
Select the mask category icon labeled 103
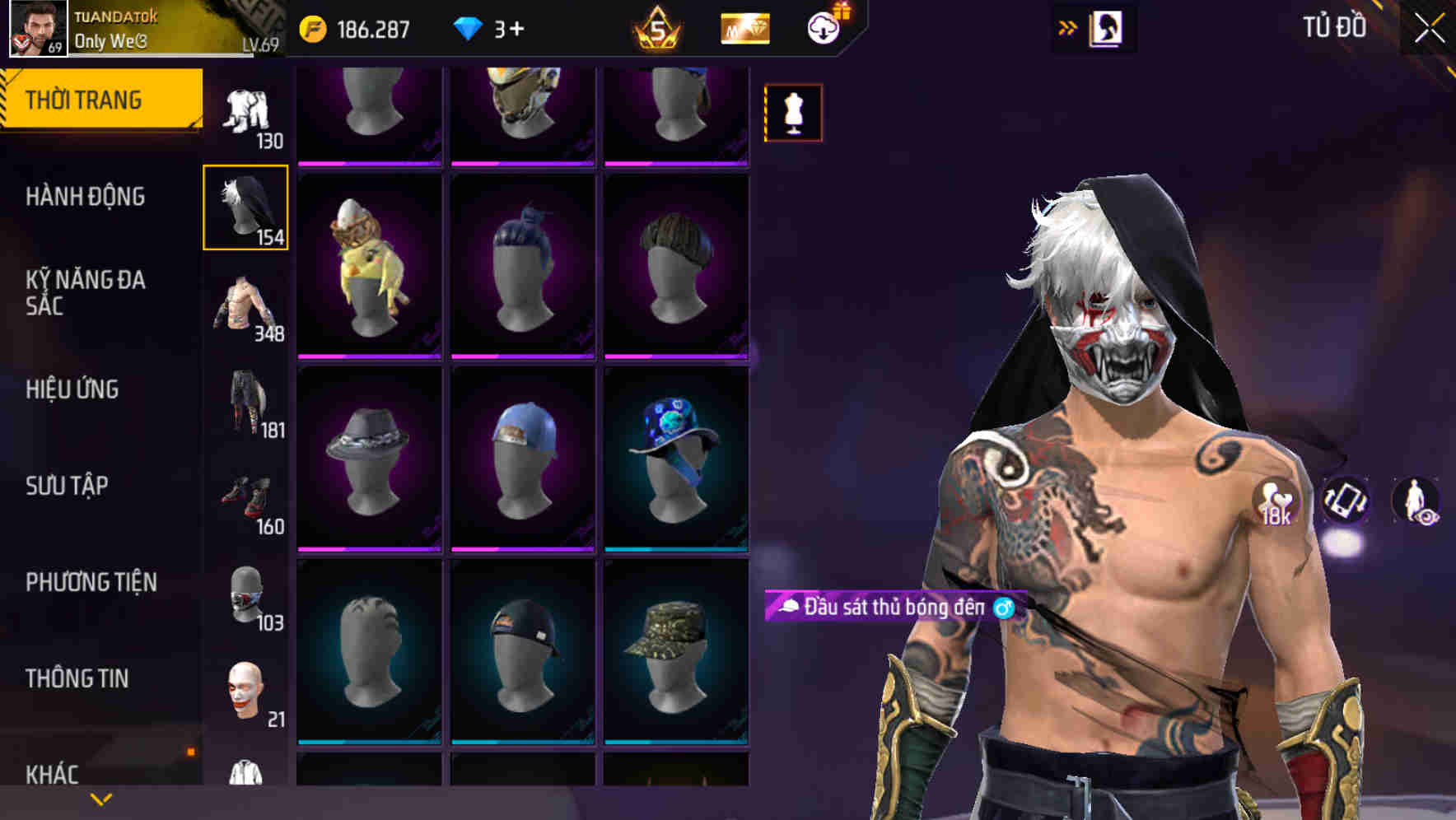point(247,594)
